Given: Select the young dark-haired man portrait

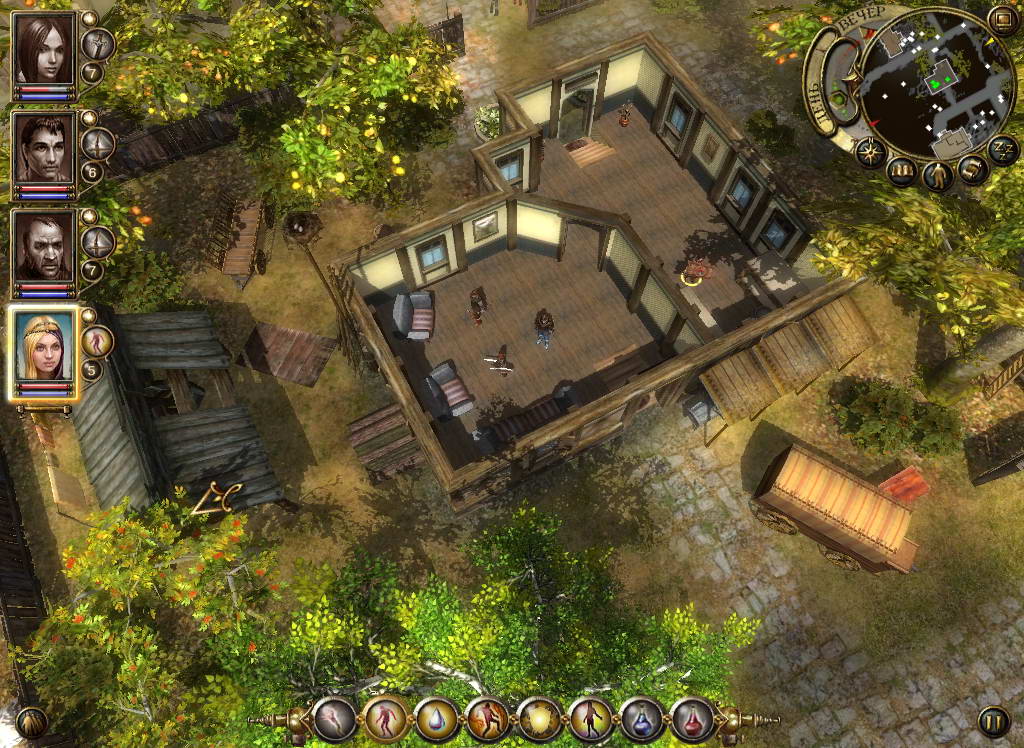Looking at the screenshot, I should click(x=45, y=148).
